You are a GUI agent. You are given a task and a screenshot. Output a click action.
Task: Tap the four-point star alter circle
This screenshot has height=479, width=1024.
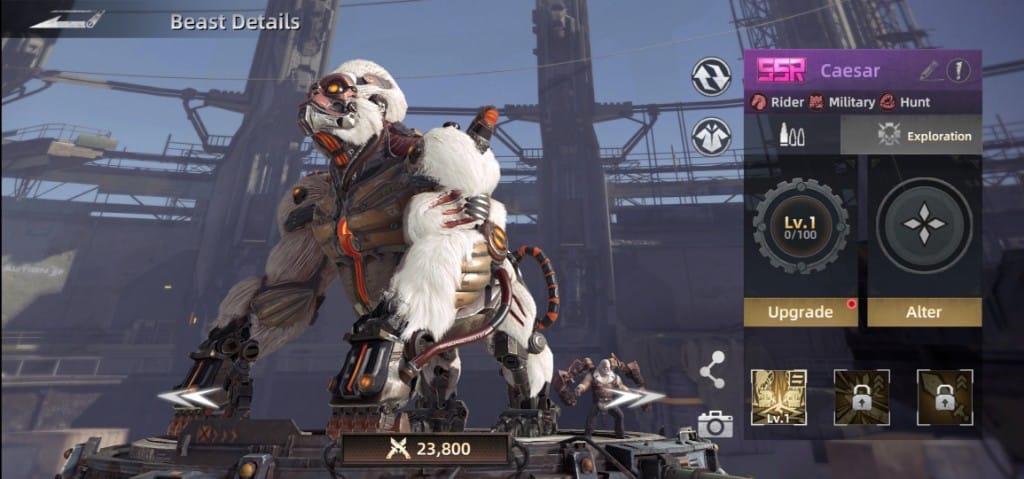[923, 226]
